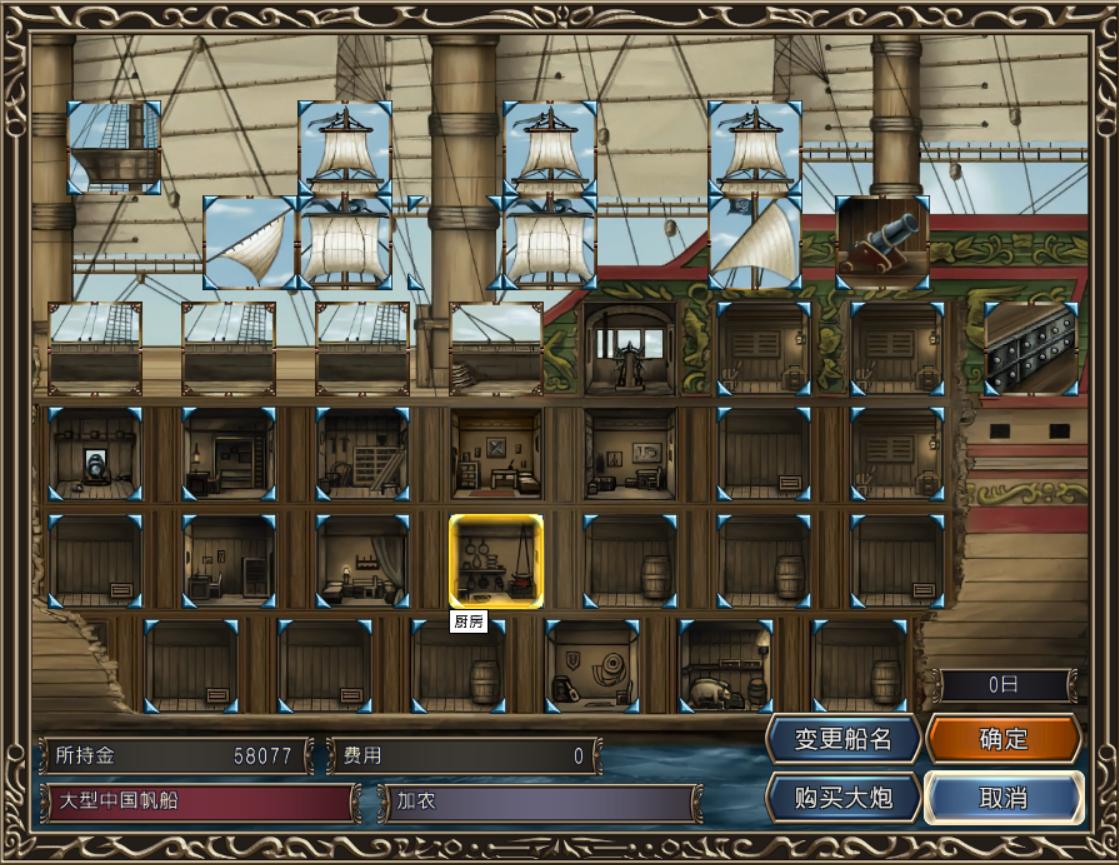Cancel with the 取消 button
Image resolution: width=1119 pixels, height=865 pixels.
point(1003,798)
